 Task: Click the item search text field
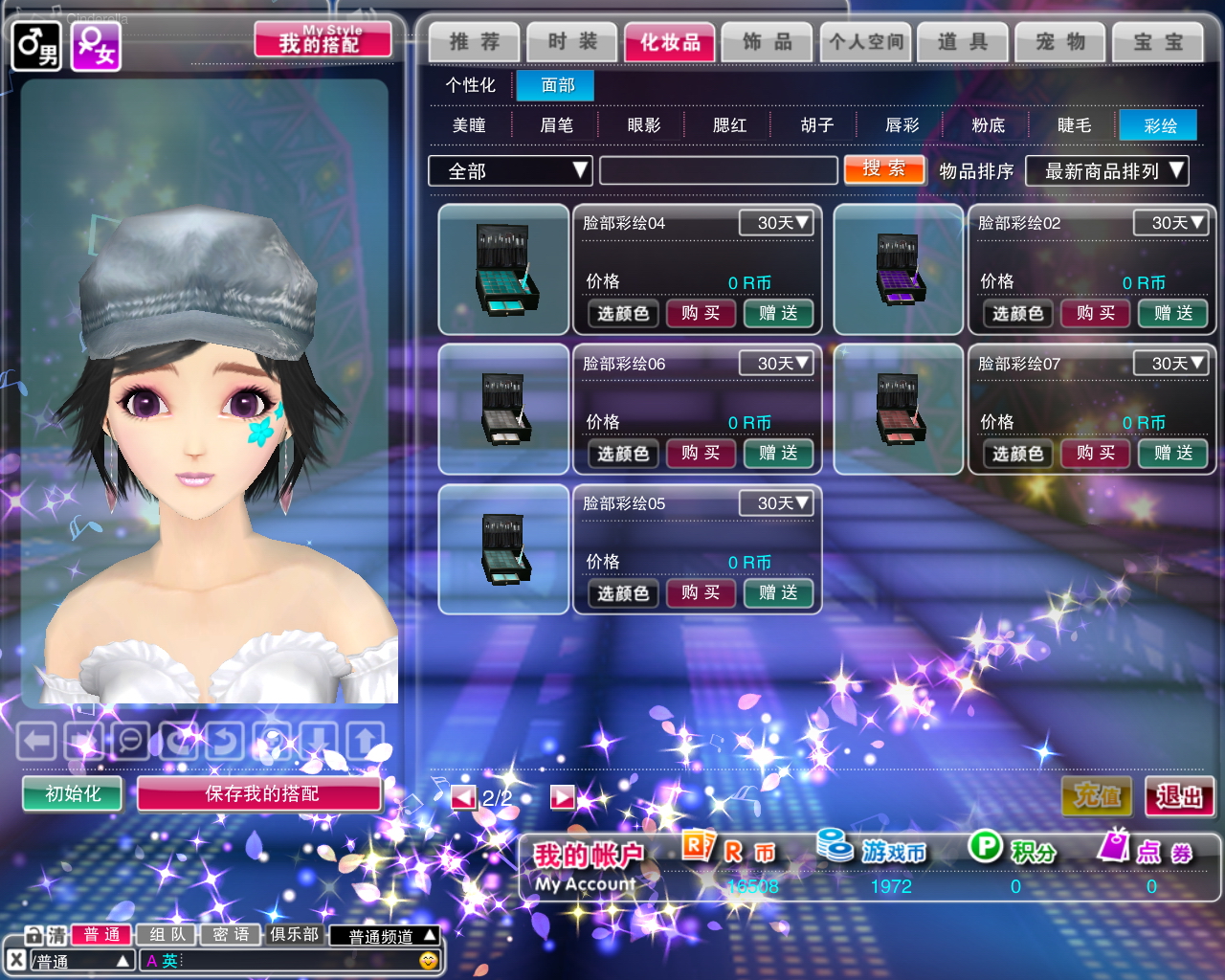pos(718,171)
